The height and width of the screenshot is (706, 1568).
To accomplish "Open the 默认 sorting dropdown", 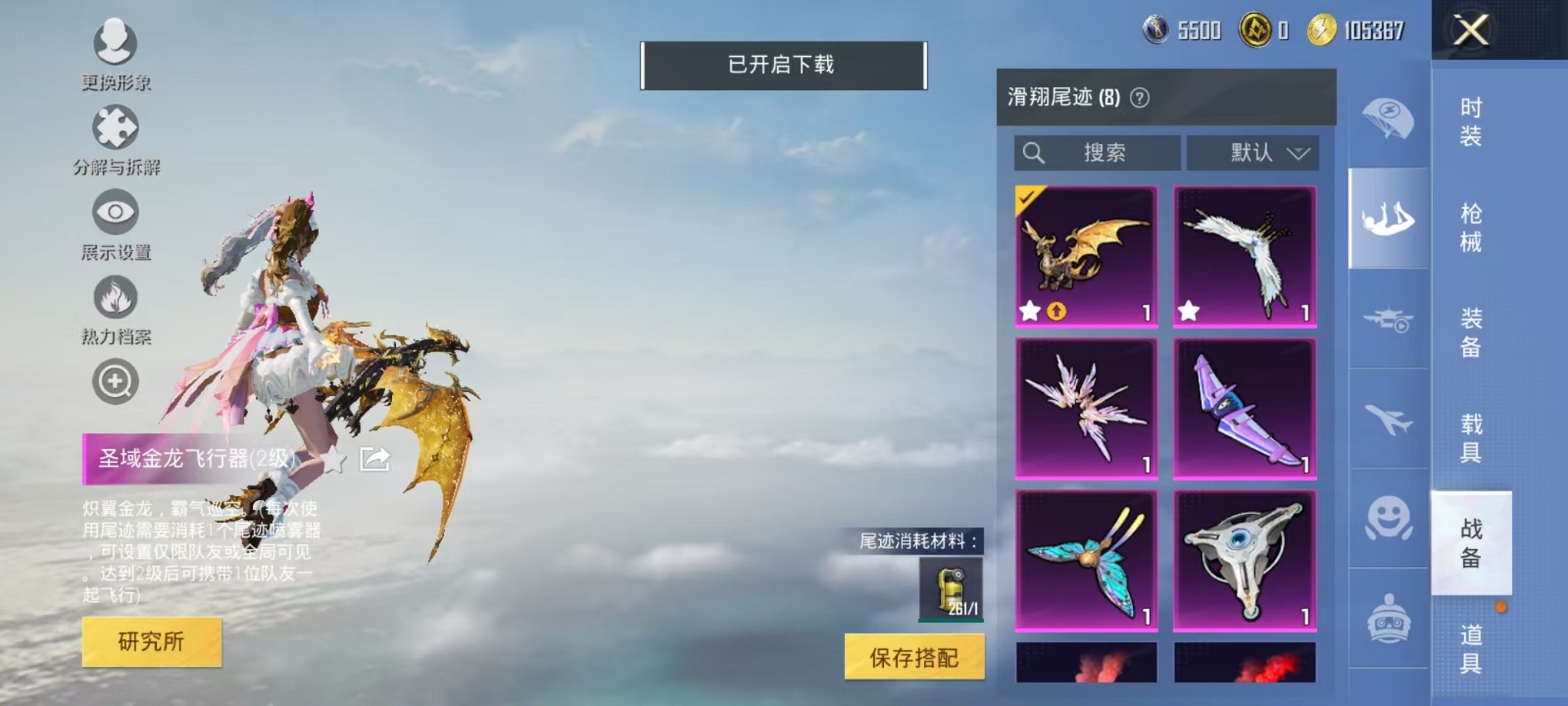I will [x=1253, y=152].
